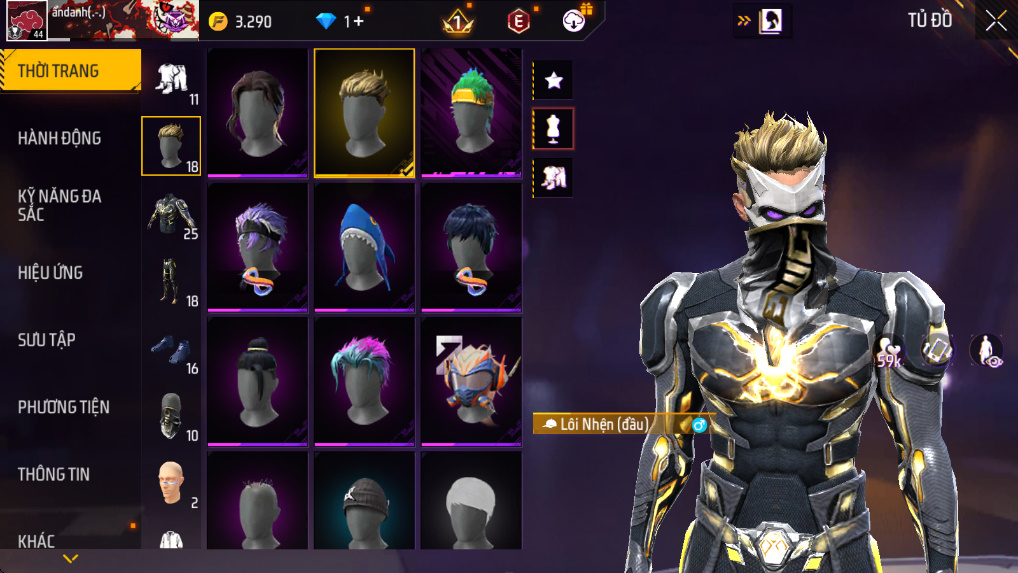1018x573 pixels.
Task: Open the Thông Tin section
Action: [54, 474]
